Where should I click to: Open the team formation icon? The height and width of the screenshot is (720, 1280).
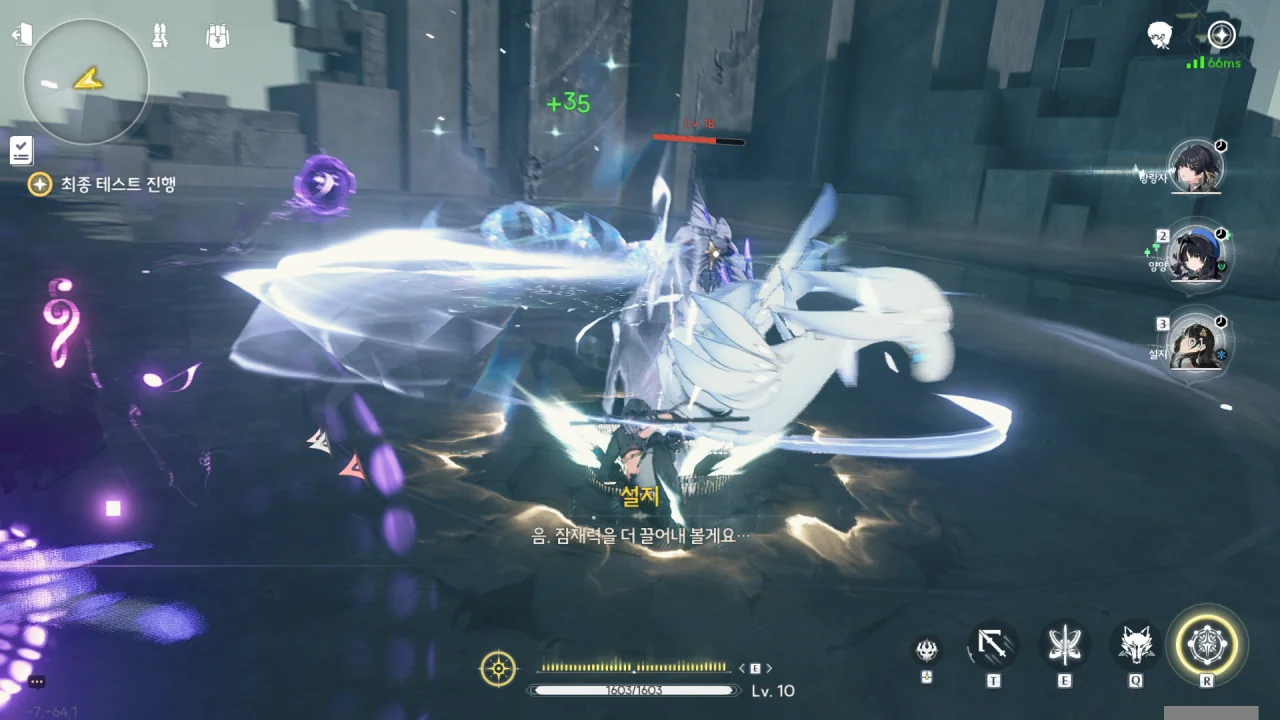coord(160,36)
